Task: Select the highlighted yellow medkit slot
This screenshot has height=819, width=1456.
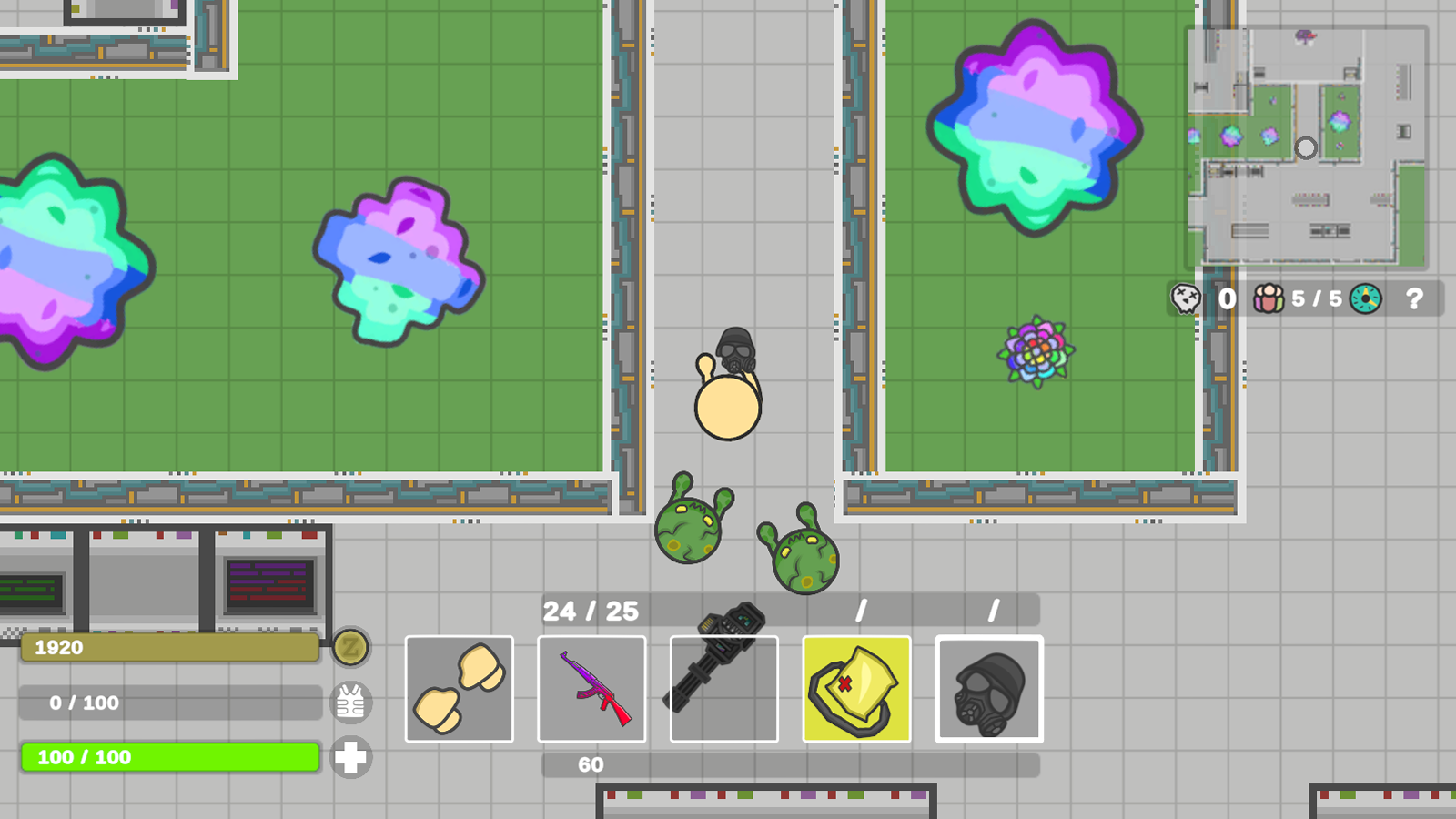Action: (x=856, y=689)
